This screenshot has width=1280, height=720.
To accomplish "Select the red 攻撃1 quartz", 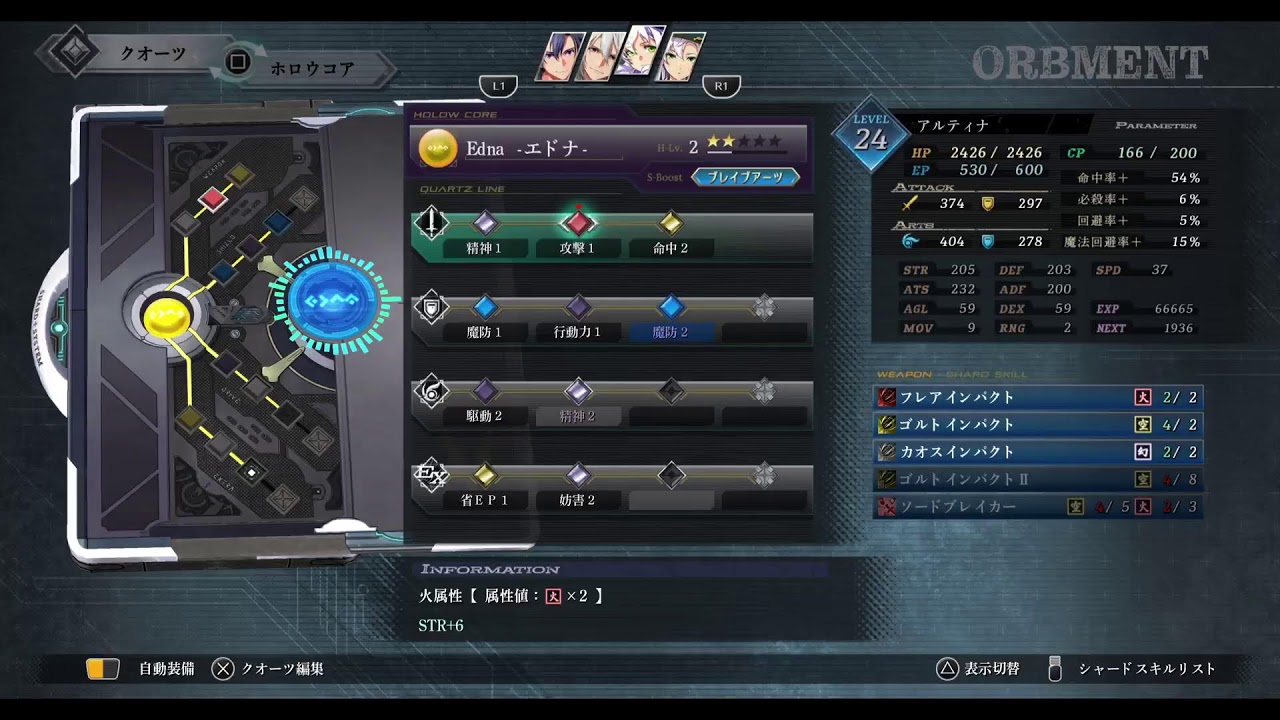I will (x=578, y=224).
